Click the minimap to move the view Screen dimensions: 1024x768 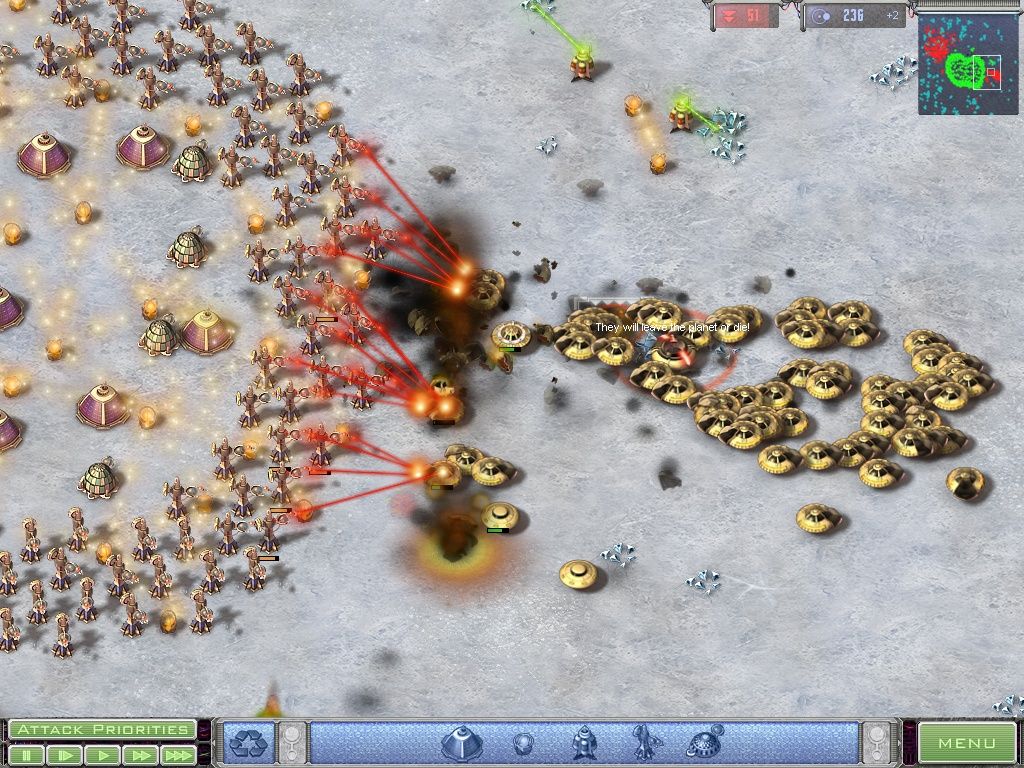pyautogui.click(x=968, y=65)
